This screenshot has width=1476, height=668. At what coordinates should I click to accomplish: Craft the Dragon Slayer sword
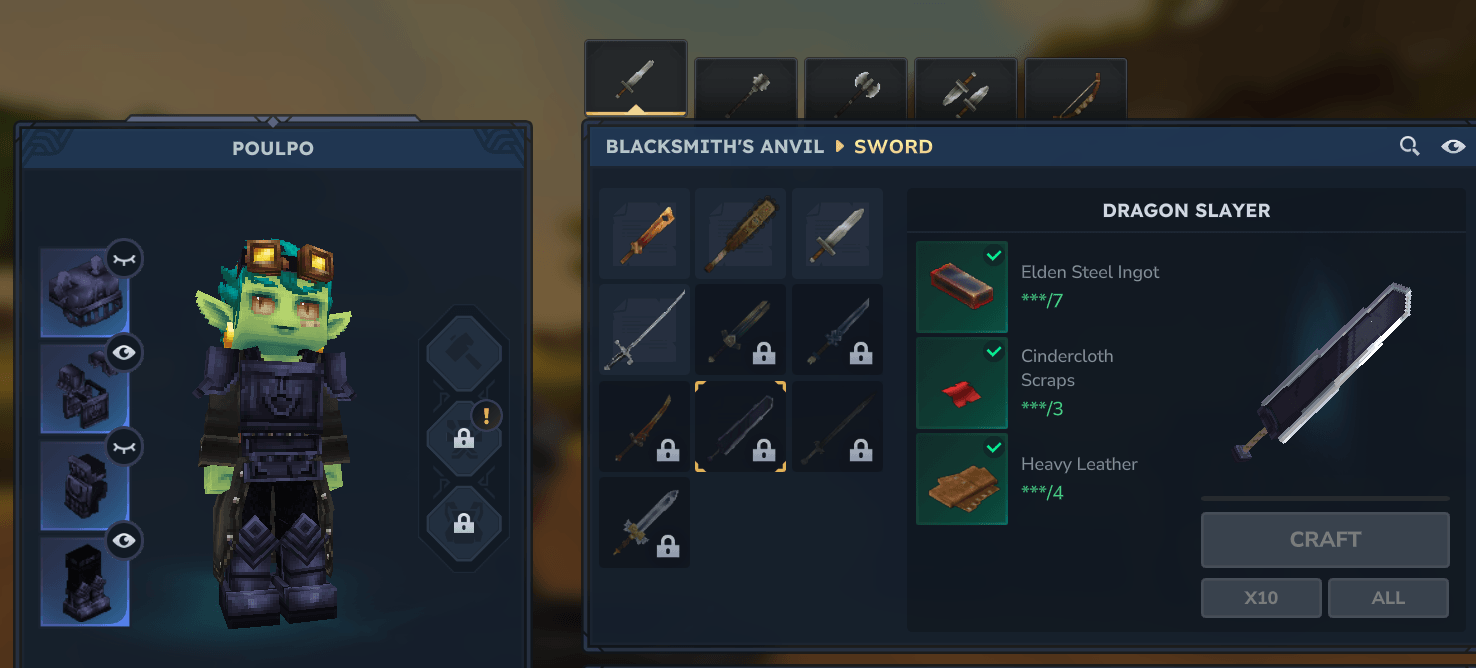1324,540
